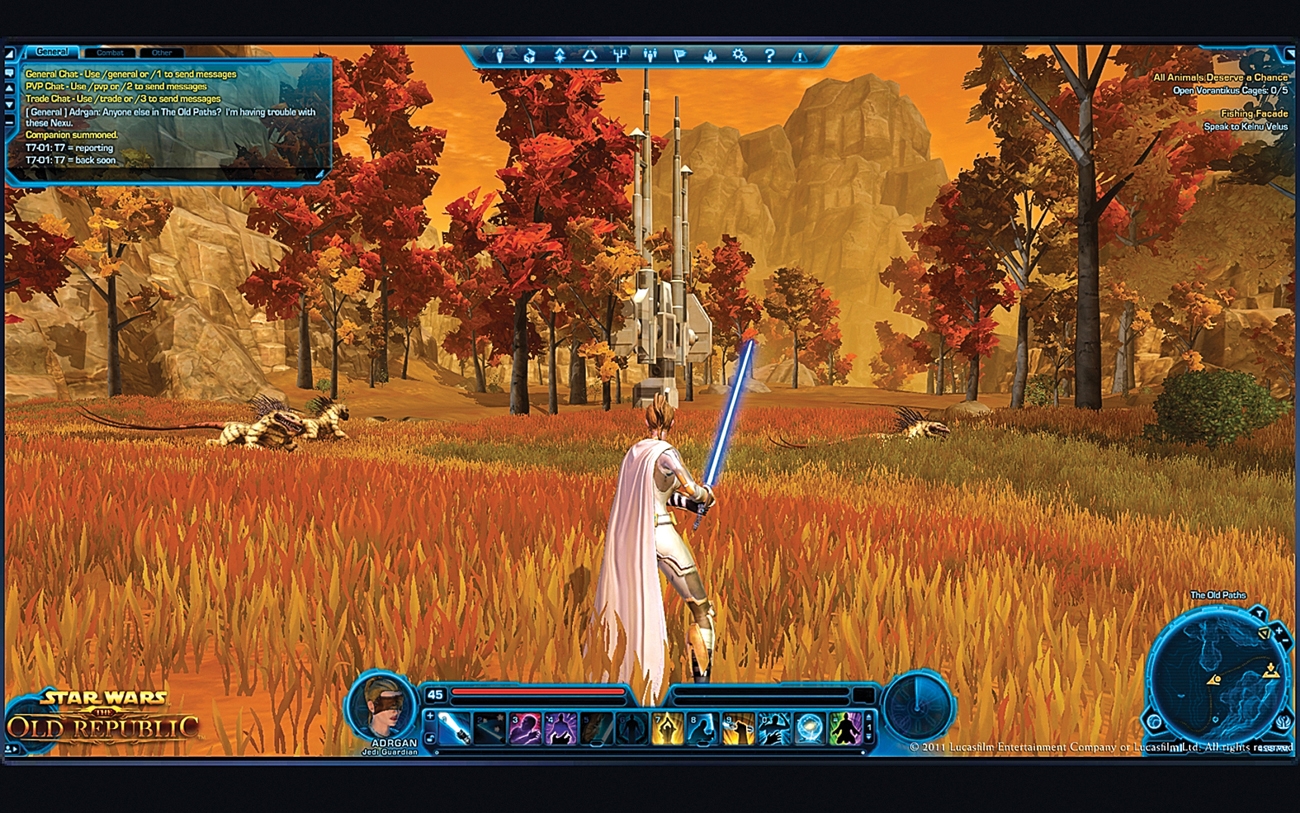
Task: Open the Combat chat tab
Action: pos(109,52)
